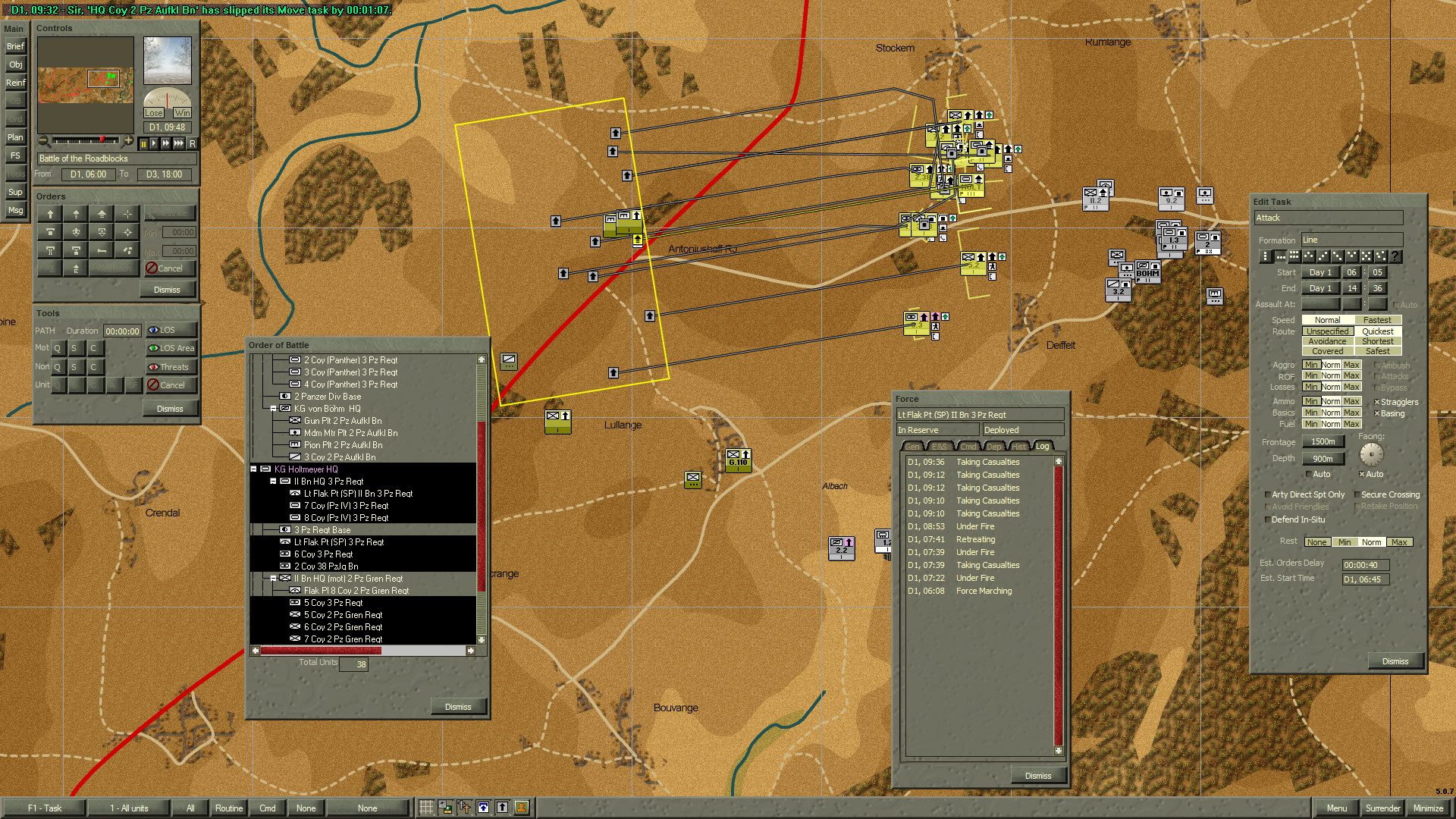Click the waypoint path icon in bottom toolbar
1456x819 pixels.
pos(464,807)
